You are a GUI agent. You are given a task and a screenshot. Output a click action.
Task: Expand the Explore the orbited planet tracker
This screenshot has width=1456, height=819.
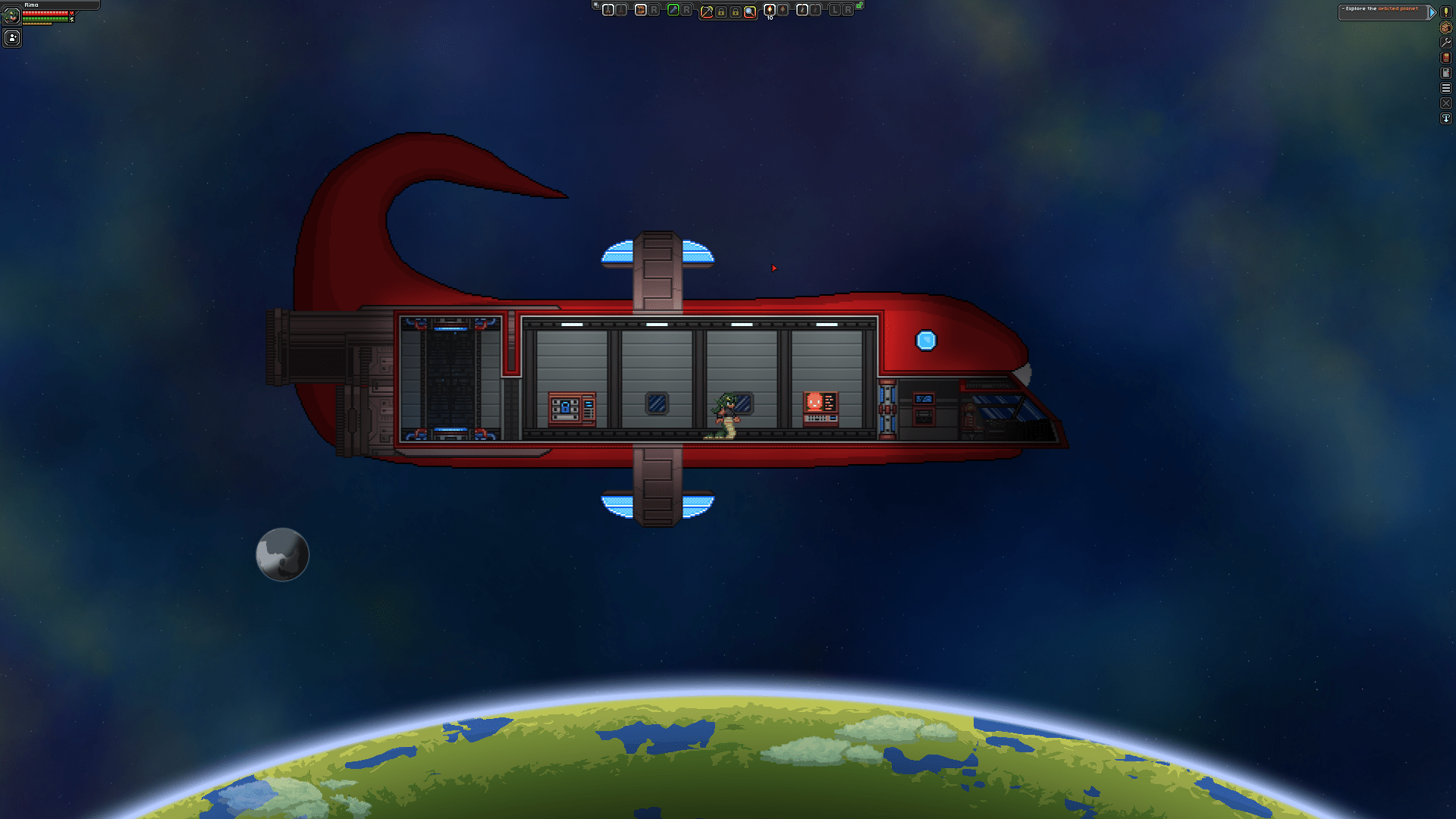tap(1432, 12)
